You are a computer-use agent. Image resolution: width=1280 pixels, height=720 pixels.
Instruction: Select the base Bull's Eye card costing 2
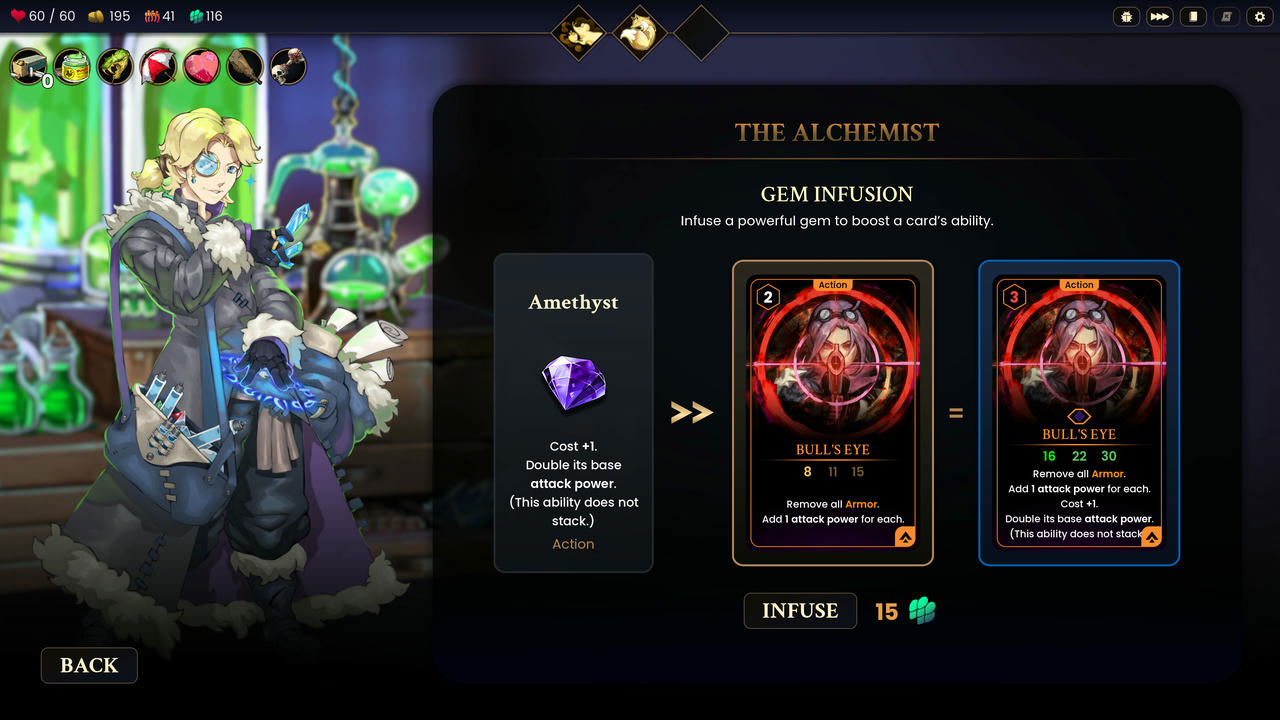833,413
